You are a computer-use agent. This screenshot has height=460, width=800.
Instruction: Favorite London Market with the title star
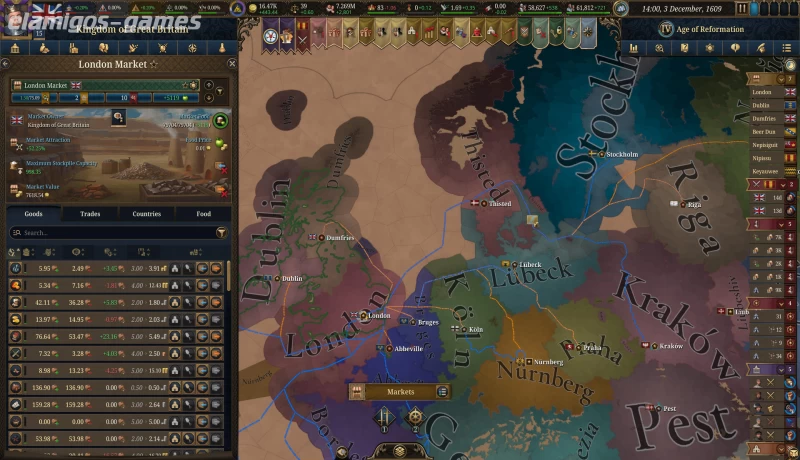click(153, 64)
